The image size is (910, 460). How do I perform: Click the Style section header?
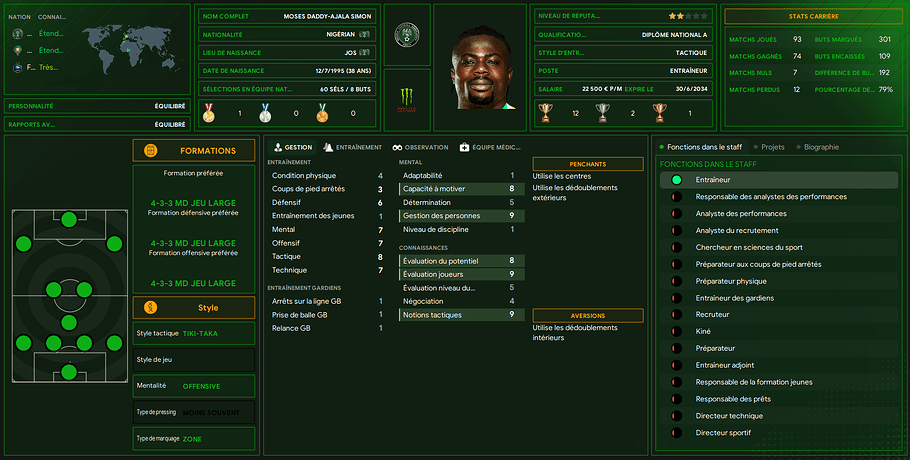(194, 307)
